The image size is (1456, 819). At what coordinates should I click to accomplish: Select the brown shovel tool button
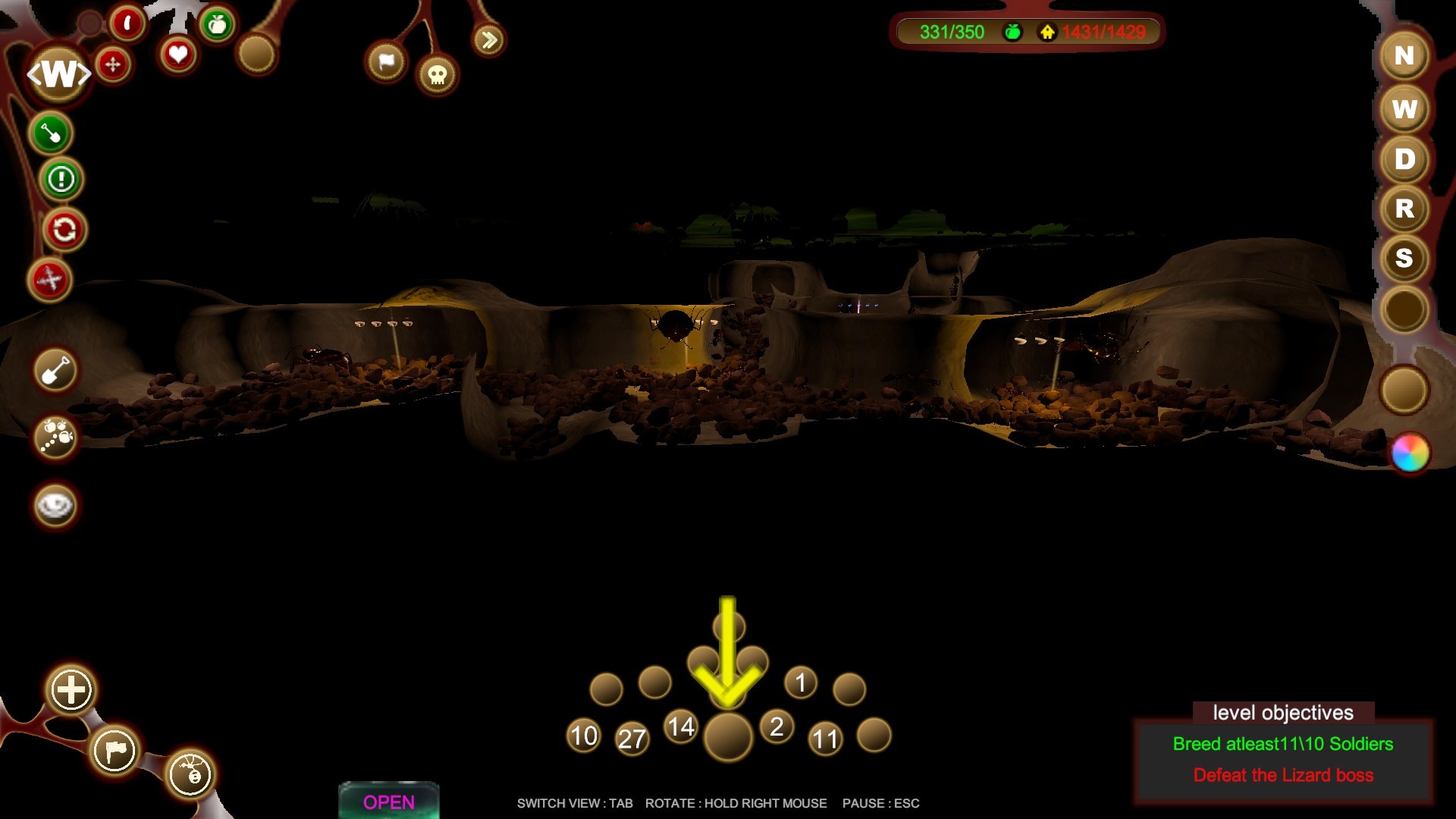coord(55,372)
